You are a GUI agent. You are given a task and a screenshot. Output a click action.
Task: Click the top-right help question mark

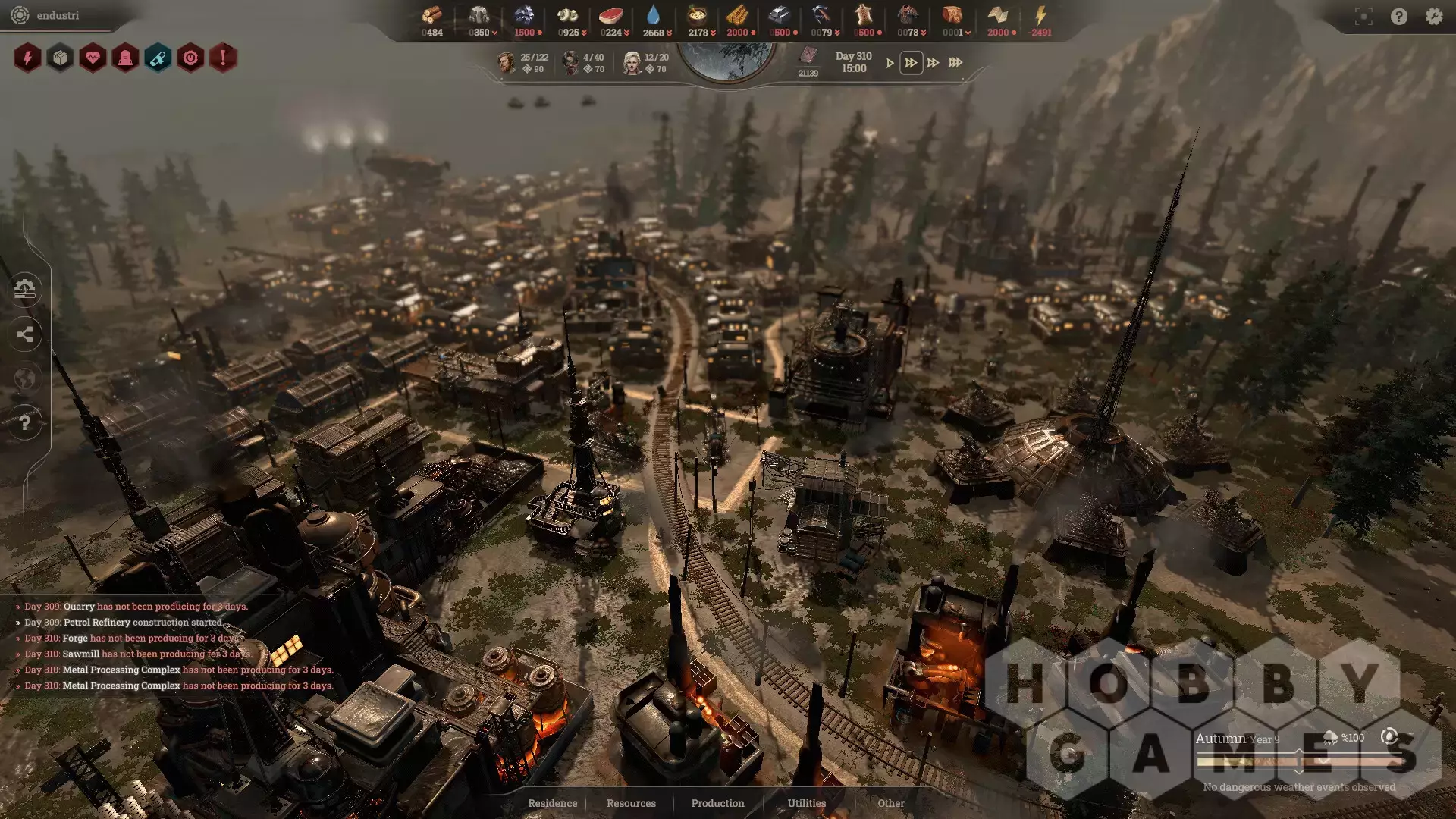tap(1399, 17)
